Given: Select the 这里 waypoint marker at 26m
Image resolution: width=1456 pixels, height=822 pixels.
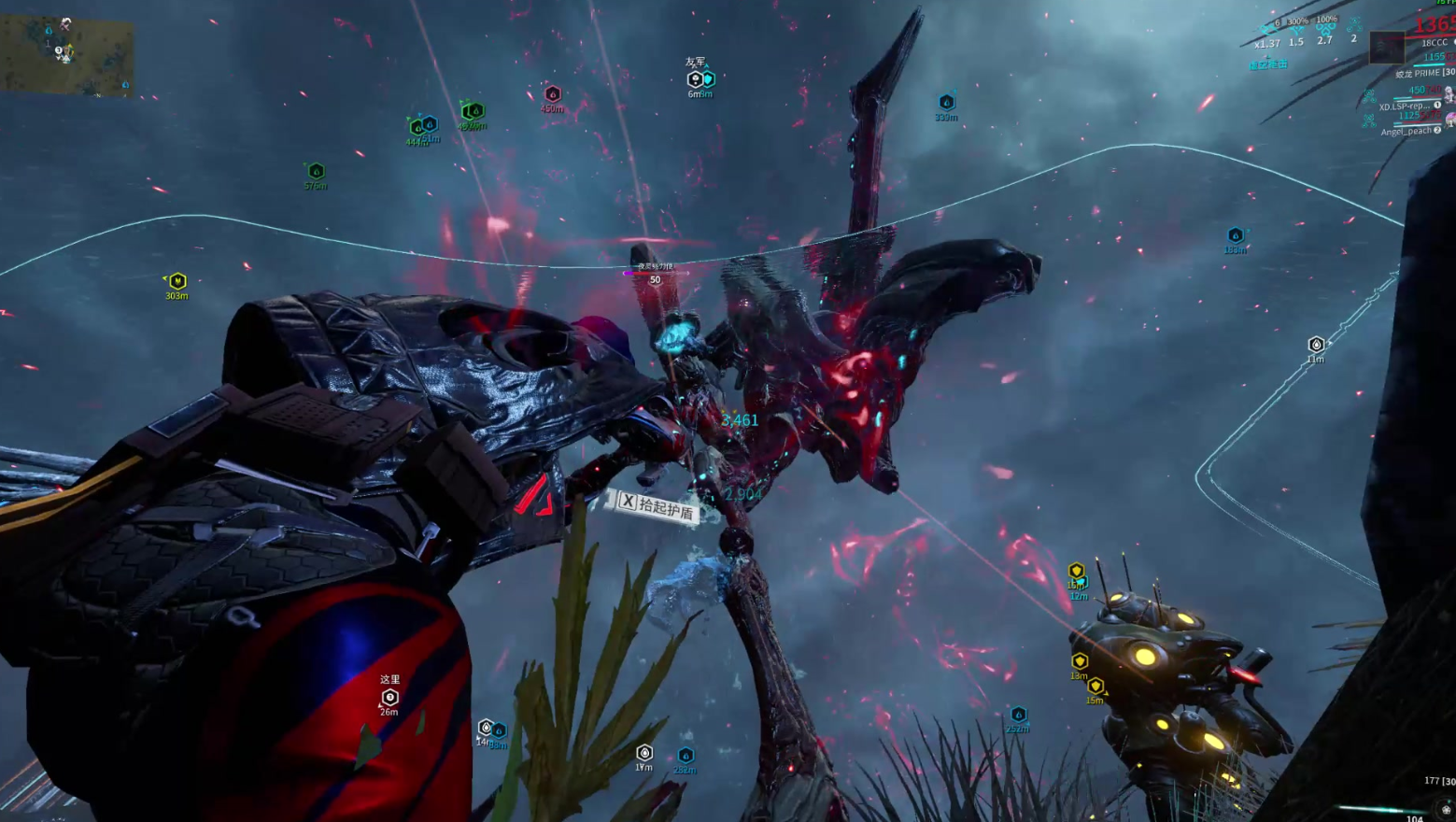Looking at the screenshot, I should 390,698.
